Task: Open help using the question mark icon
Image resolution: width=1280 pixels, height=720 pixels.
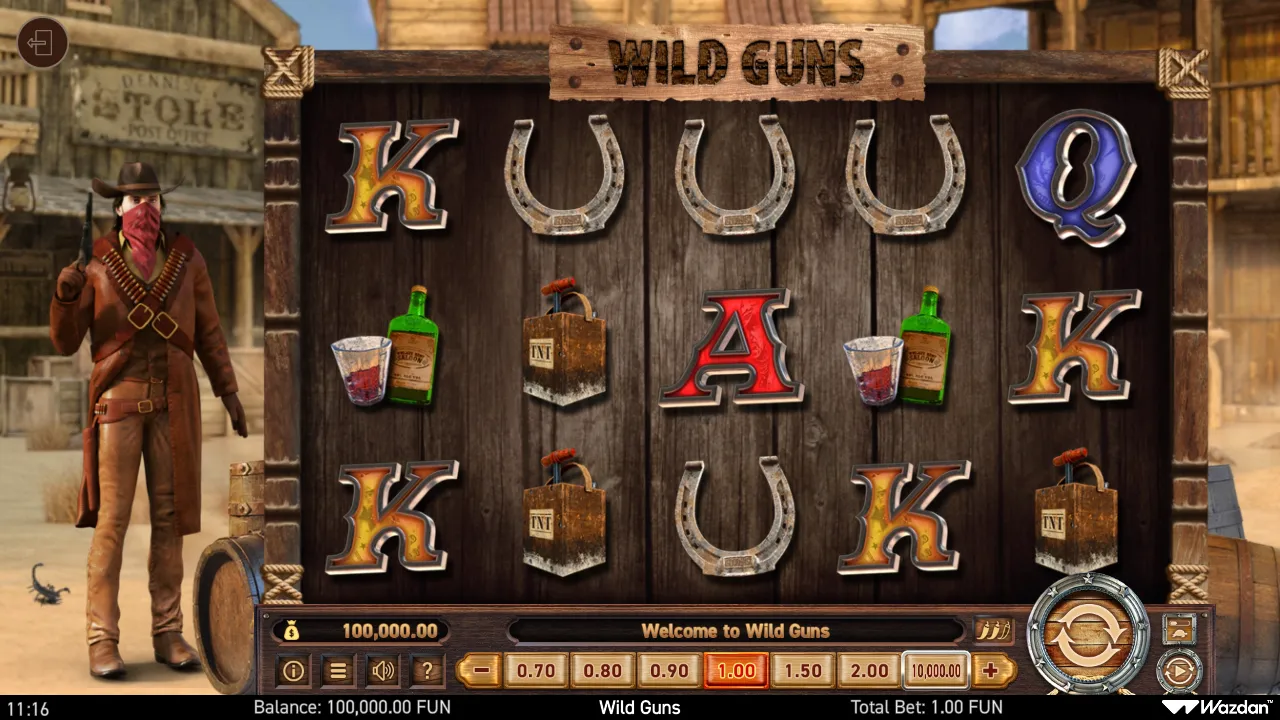Action: point(427,671)
